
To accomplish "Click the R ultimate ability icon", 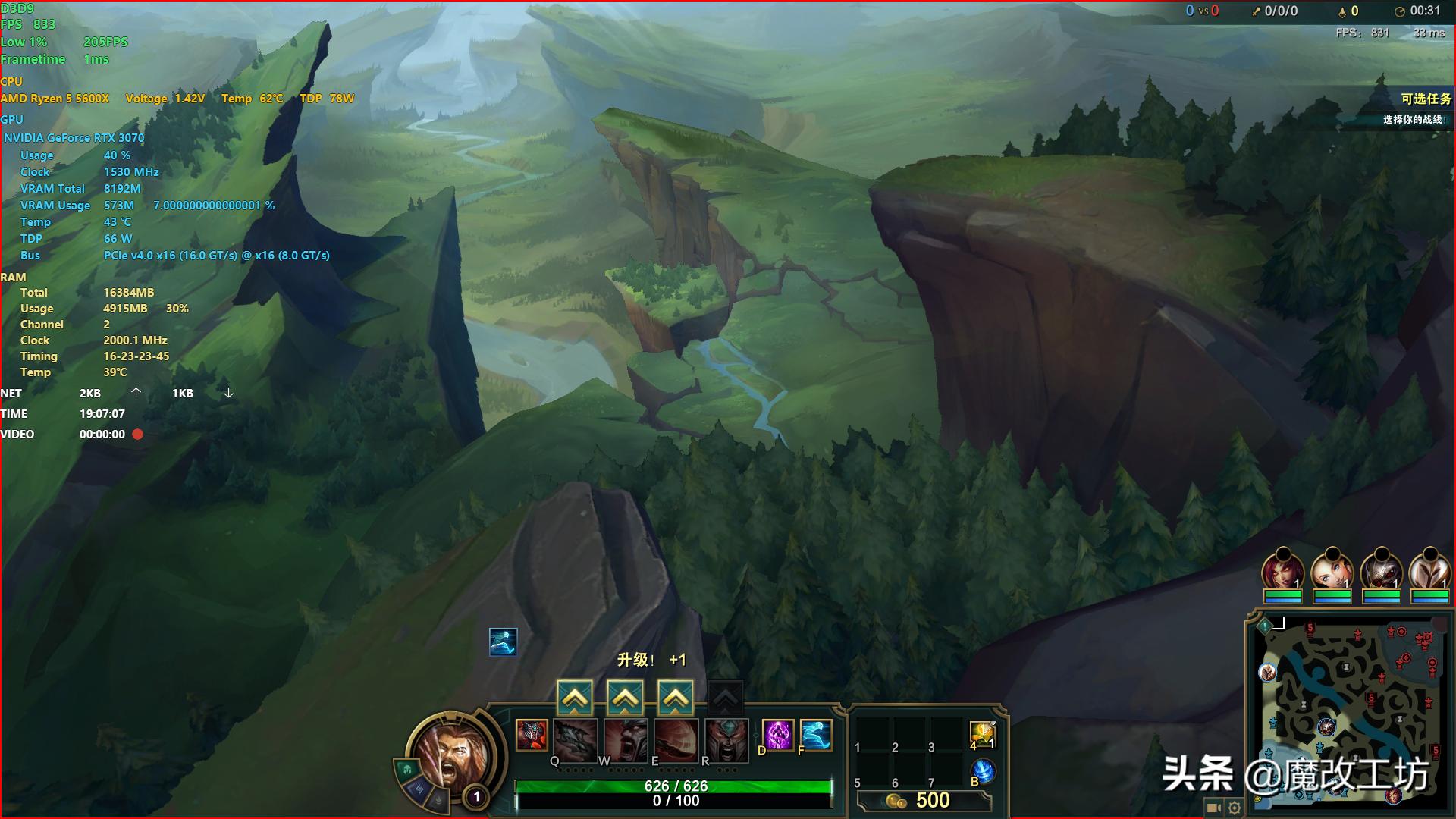I will (x=726, y=738).
